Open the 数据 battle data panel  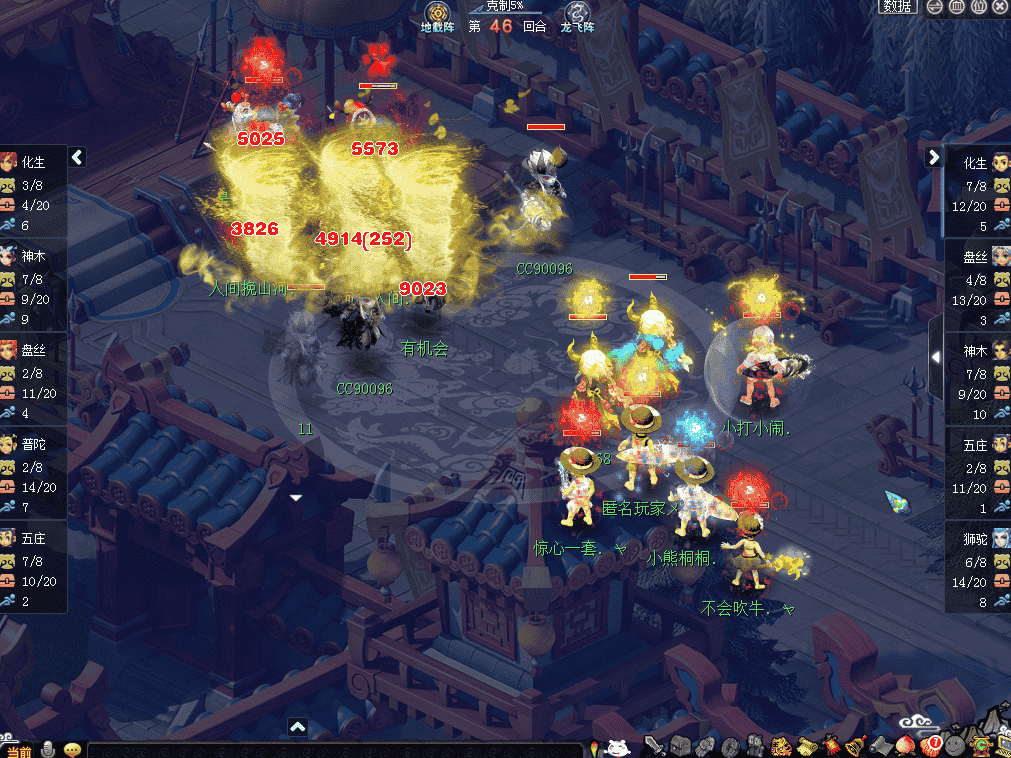tap(897, 7)
